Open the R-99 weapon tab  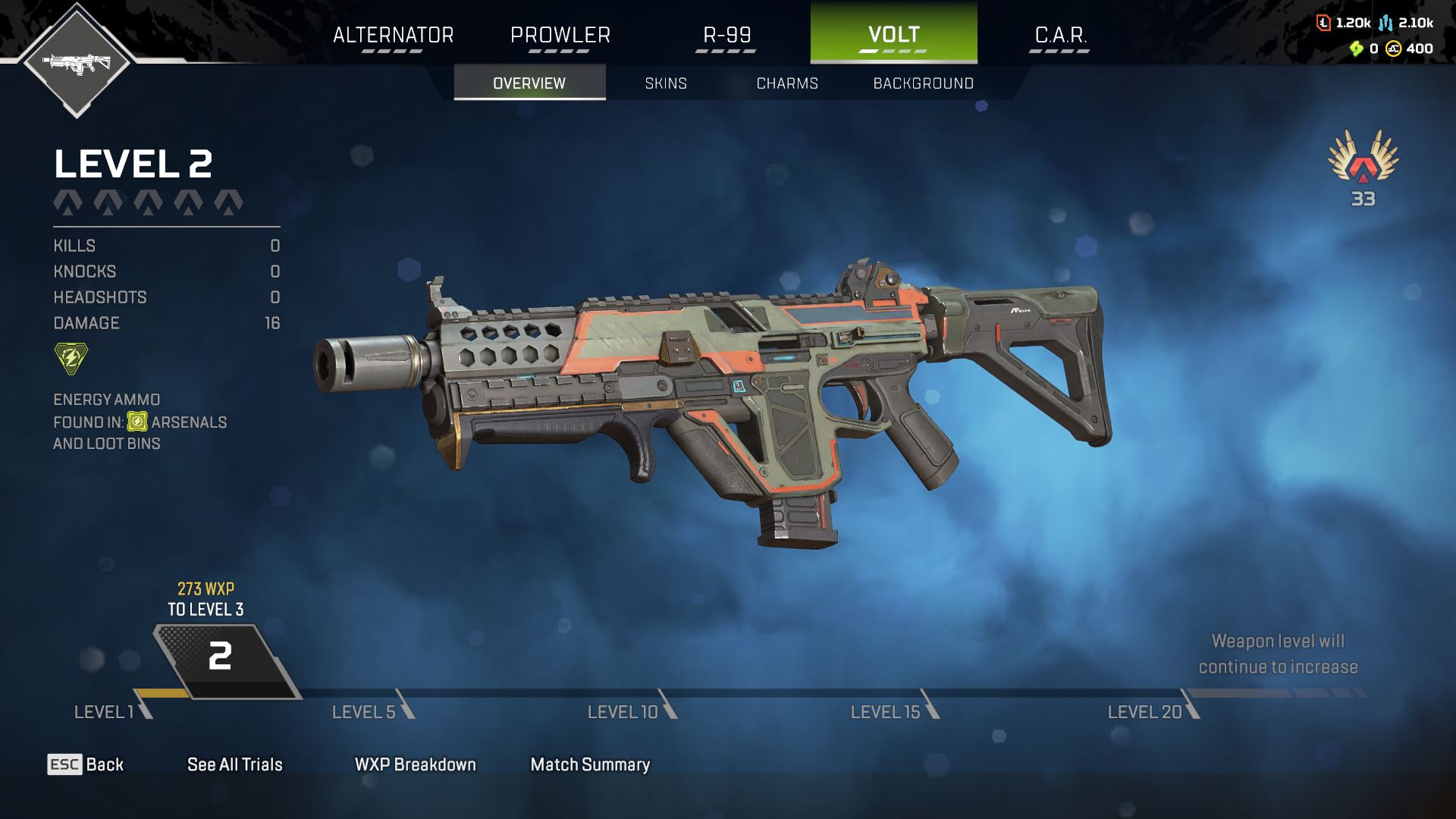point(726,35)
